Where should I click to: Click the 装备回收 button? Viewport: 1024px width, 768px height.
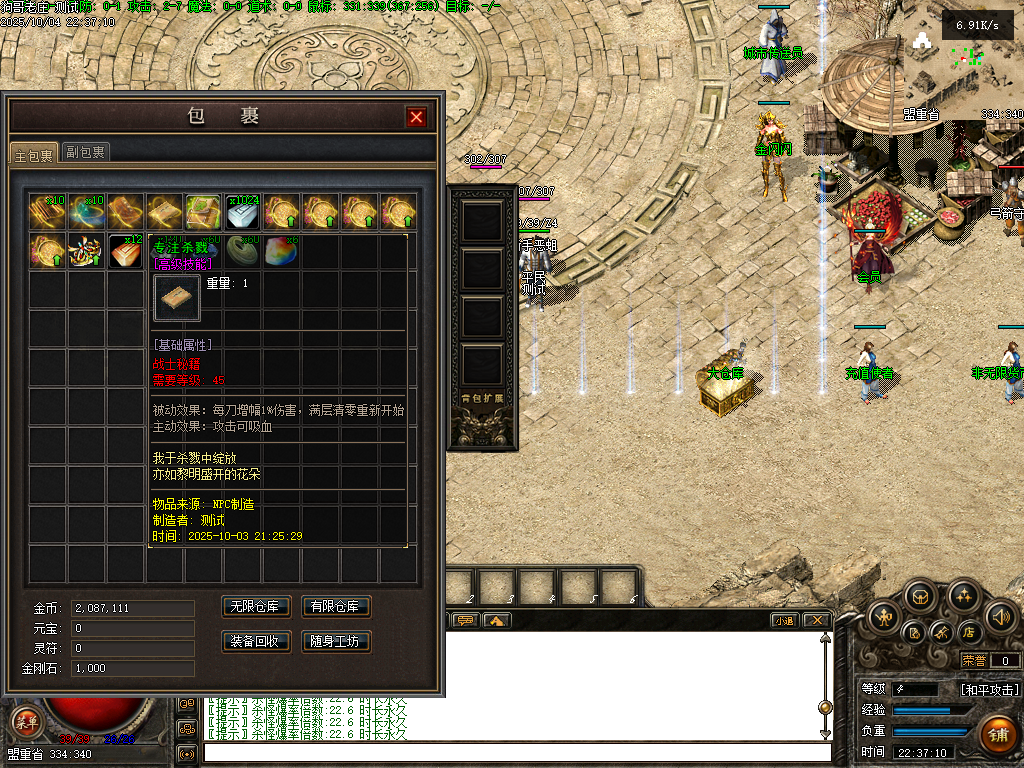click(x=255, y=641)
